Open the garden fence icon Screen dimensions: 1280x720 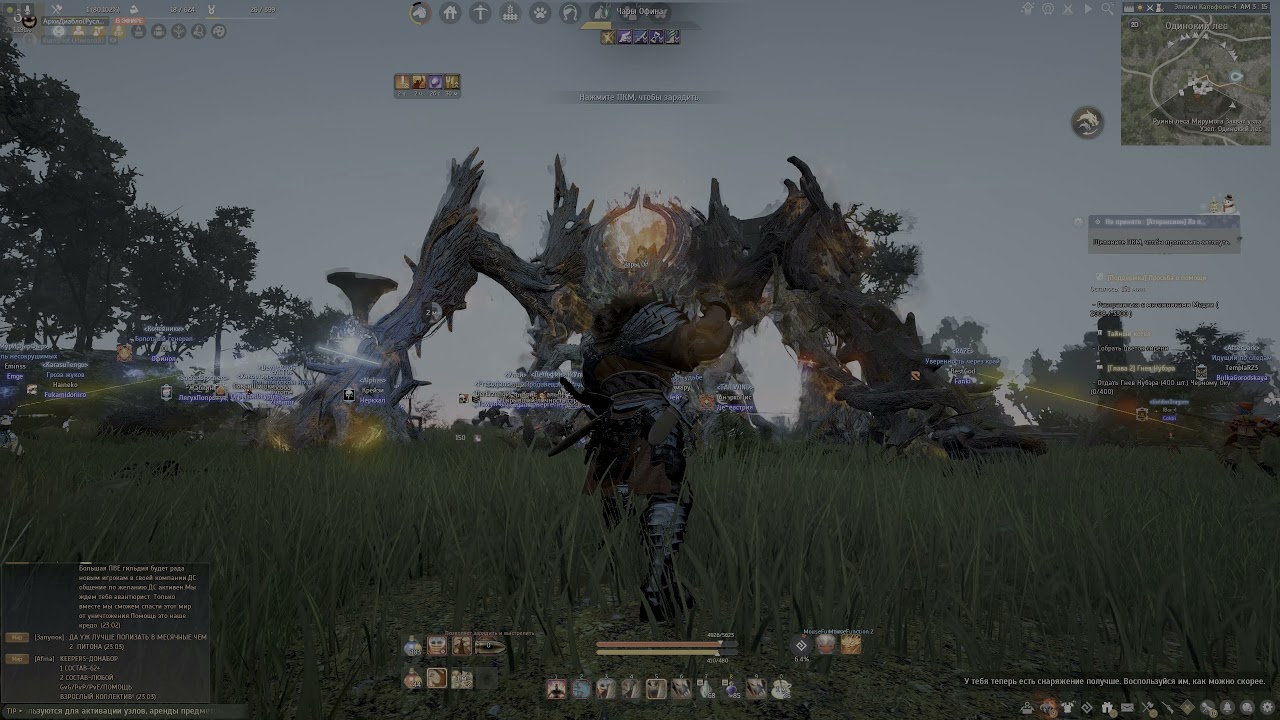click(x=510, y=13)
